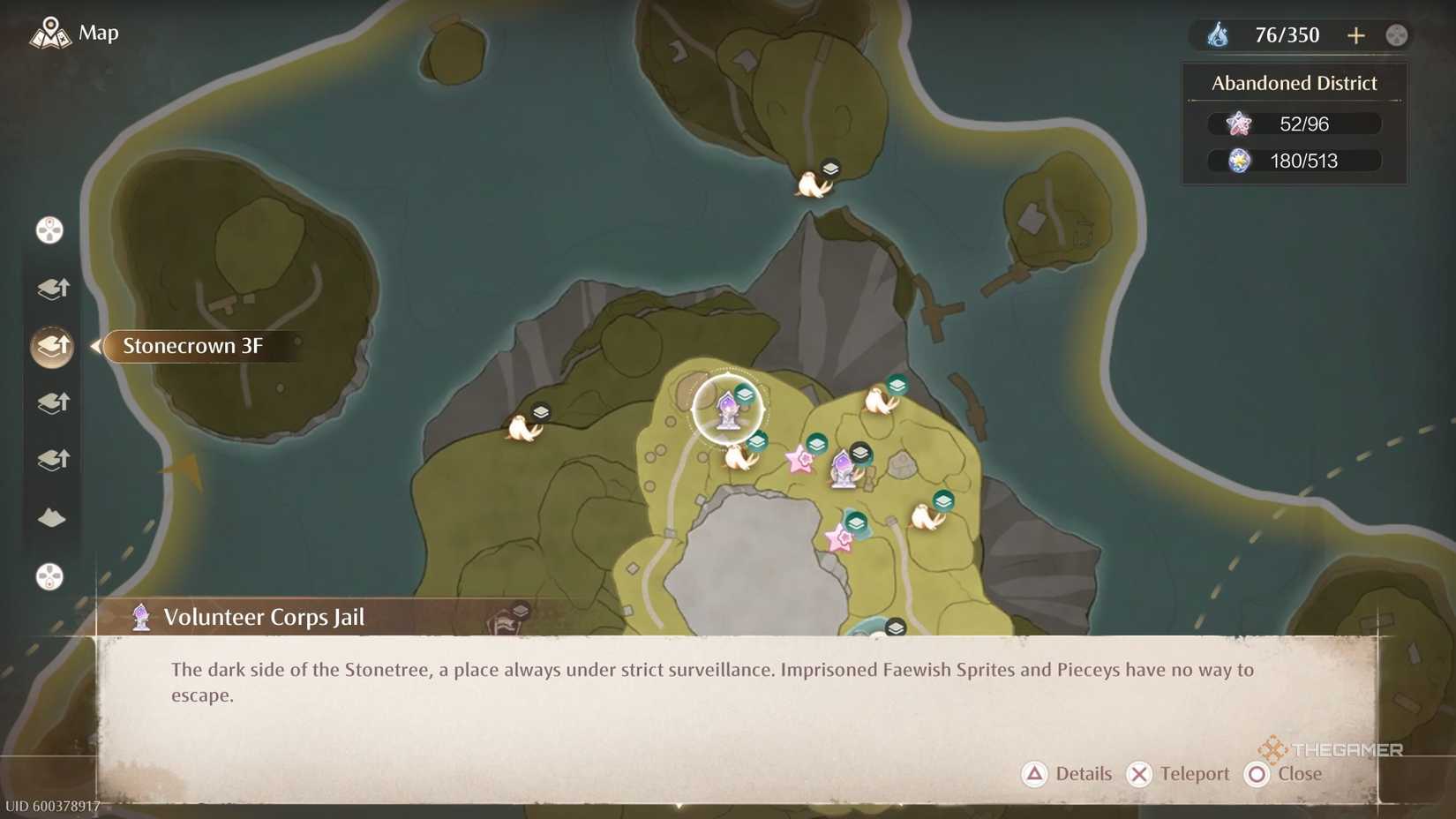Expand the Abandoned District progress panel
The image size is (1456, 819).
pos(1293,82)
